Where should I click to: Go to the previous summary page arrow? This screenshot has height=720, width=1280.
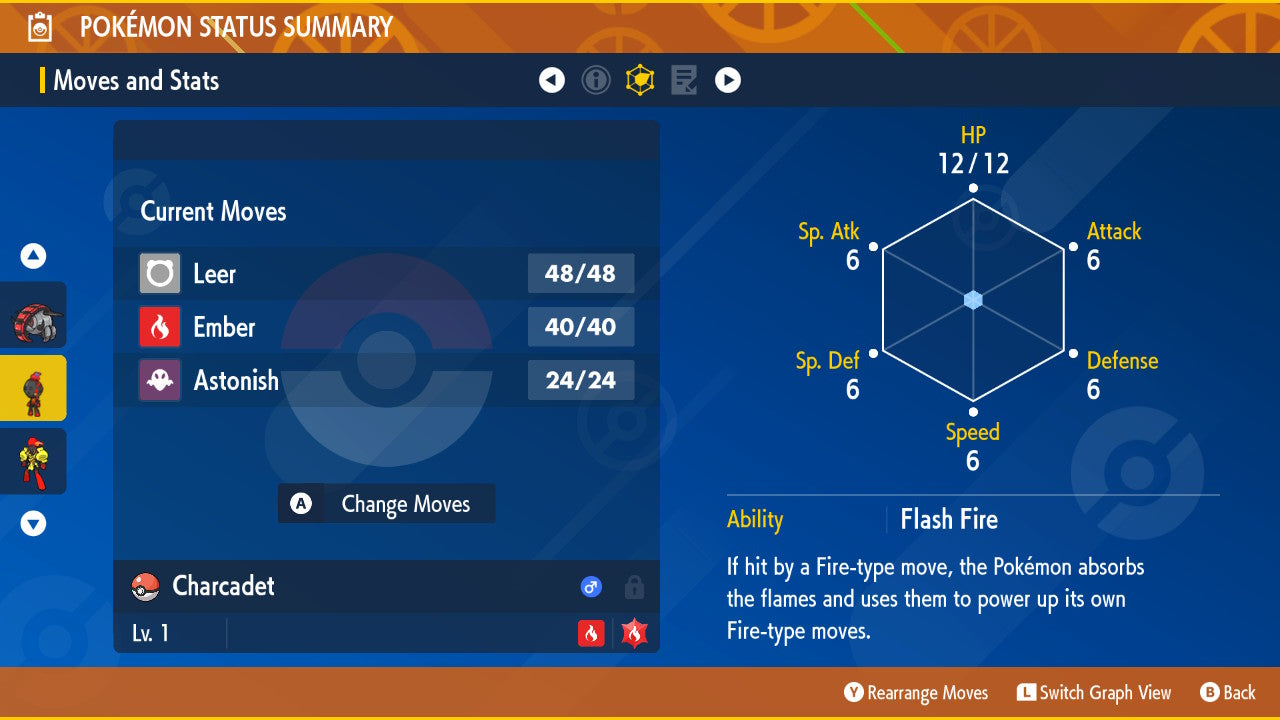tap(552, 80)
